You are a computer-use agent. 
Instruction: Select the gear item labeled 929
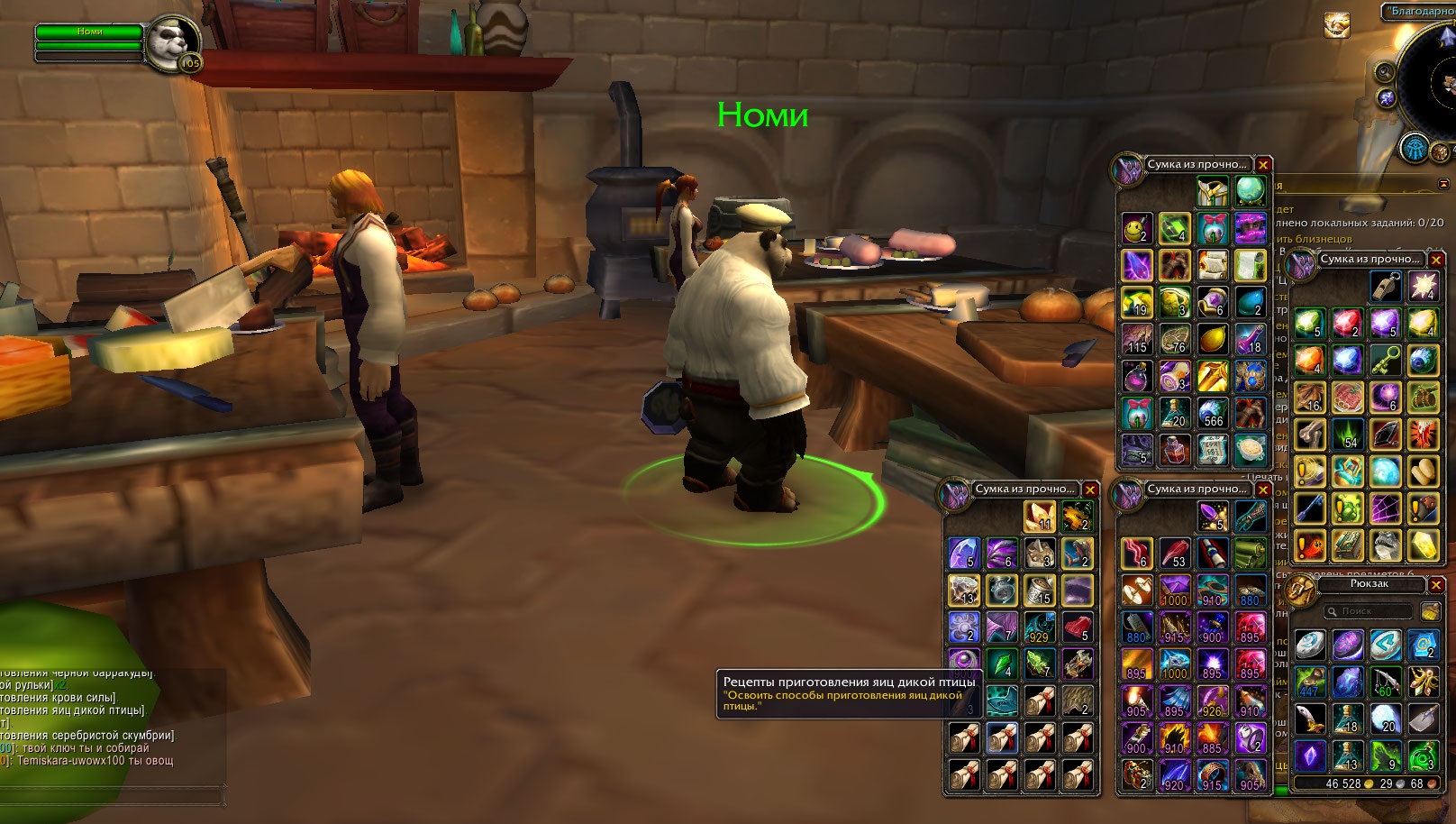[1040, 627]
